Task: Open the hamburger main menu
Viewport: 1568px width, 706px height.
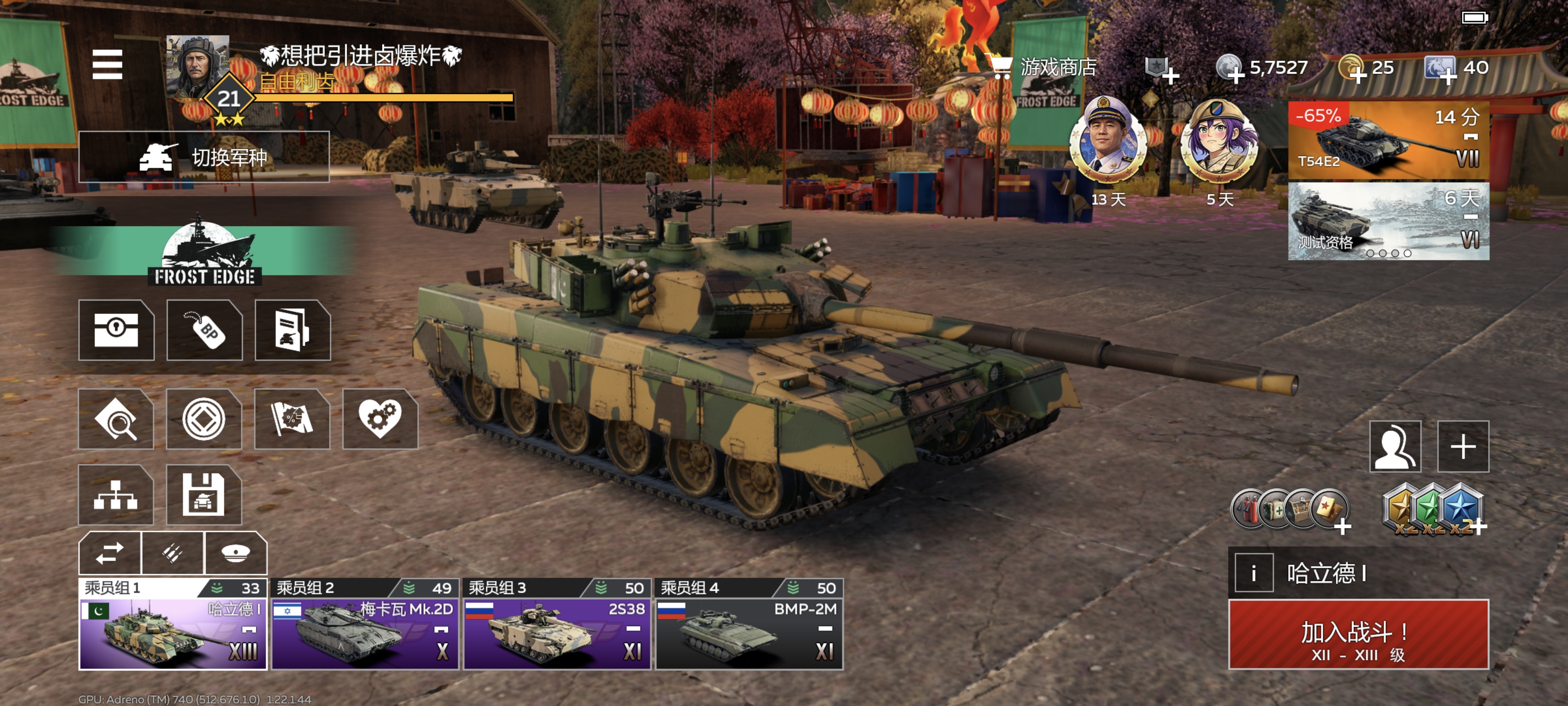Action: (107, 65)
